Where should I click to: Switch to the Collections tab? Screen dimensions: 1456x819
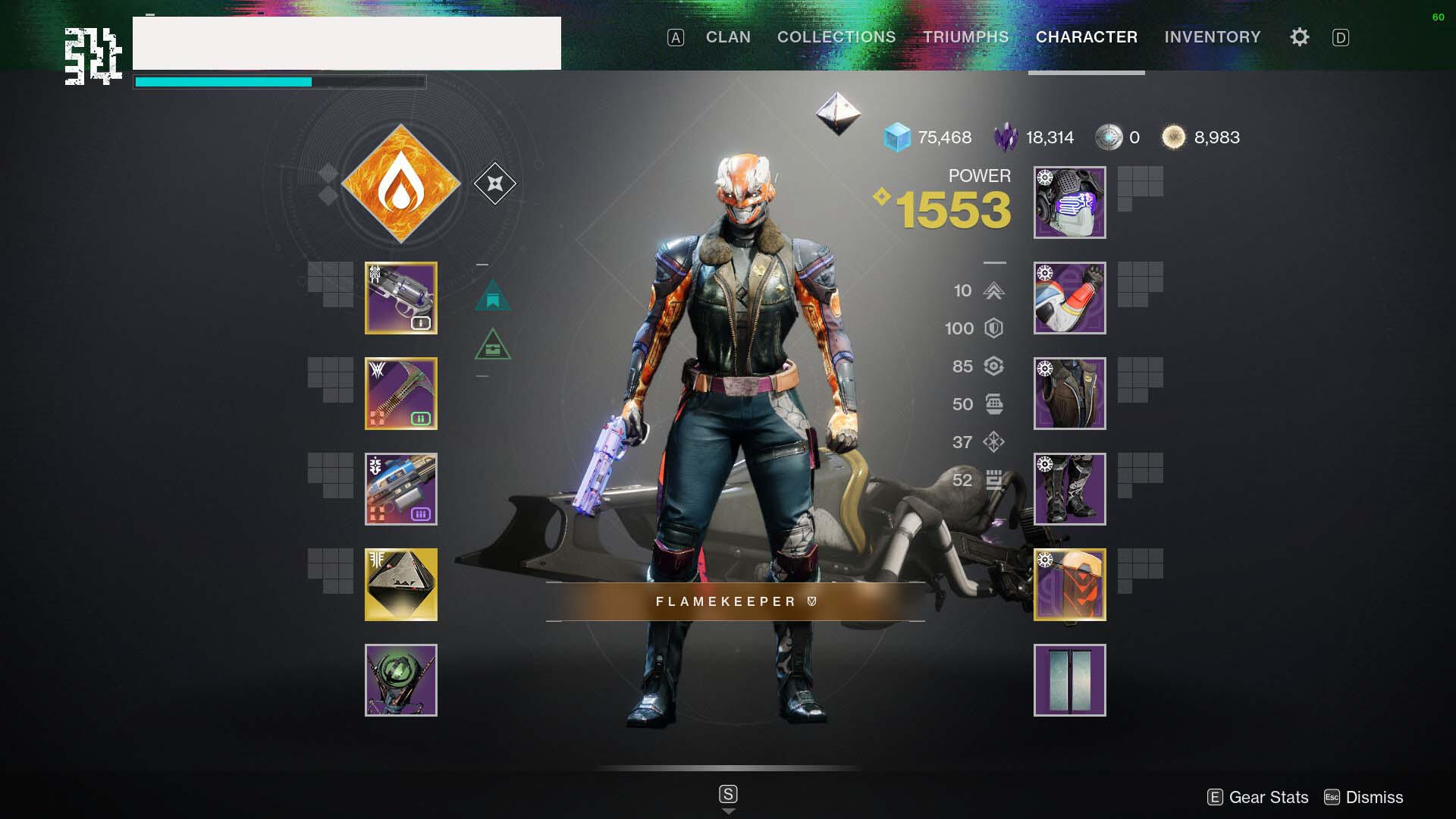tap(836, 37)
